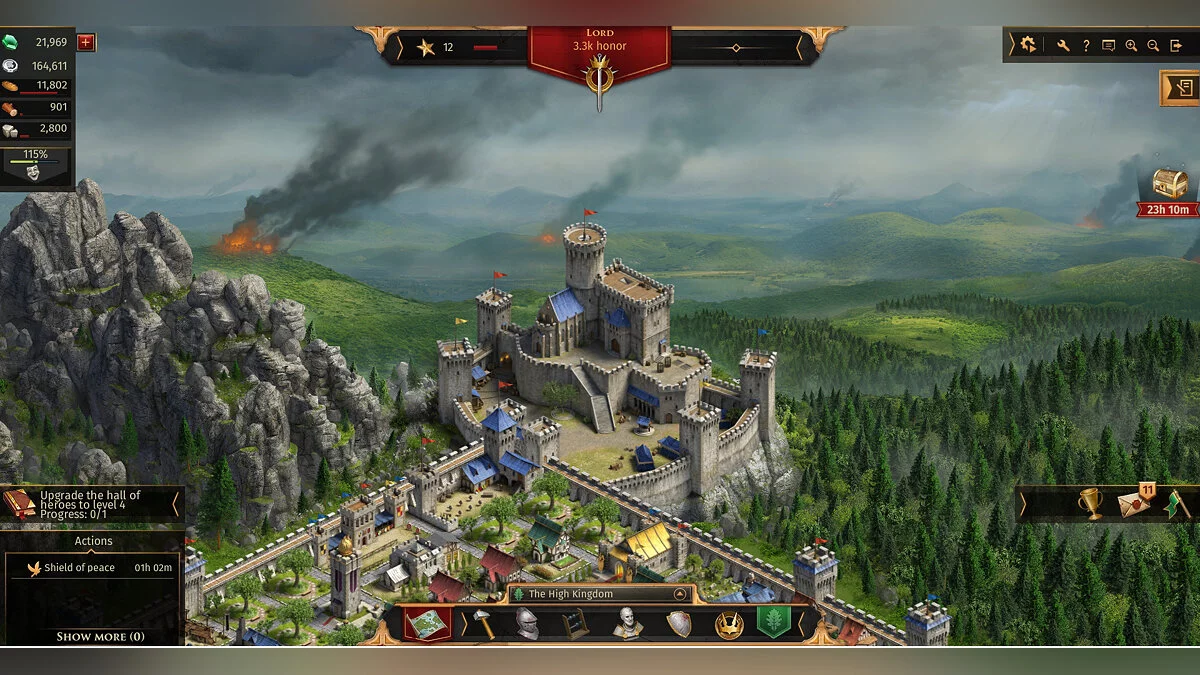This screenshot has height=675, width=1200.
Task: Open the world map from the bottom bar
Action: coord(427,623)
